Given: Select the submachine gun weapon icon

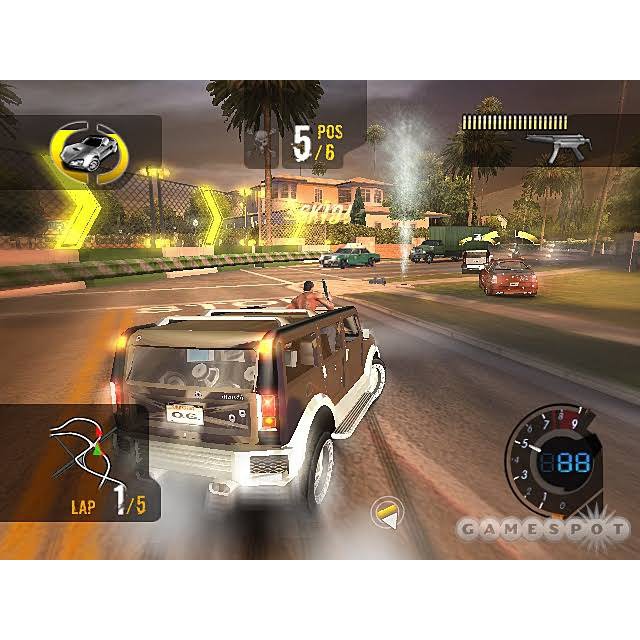Looking at the screenshot, I should [557, 148].
